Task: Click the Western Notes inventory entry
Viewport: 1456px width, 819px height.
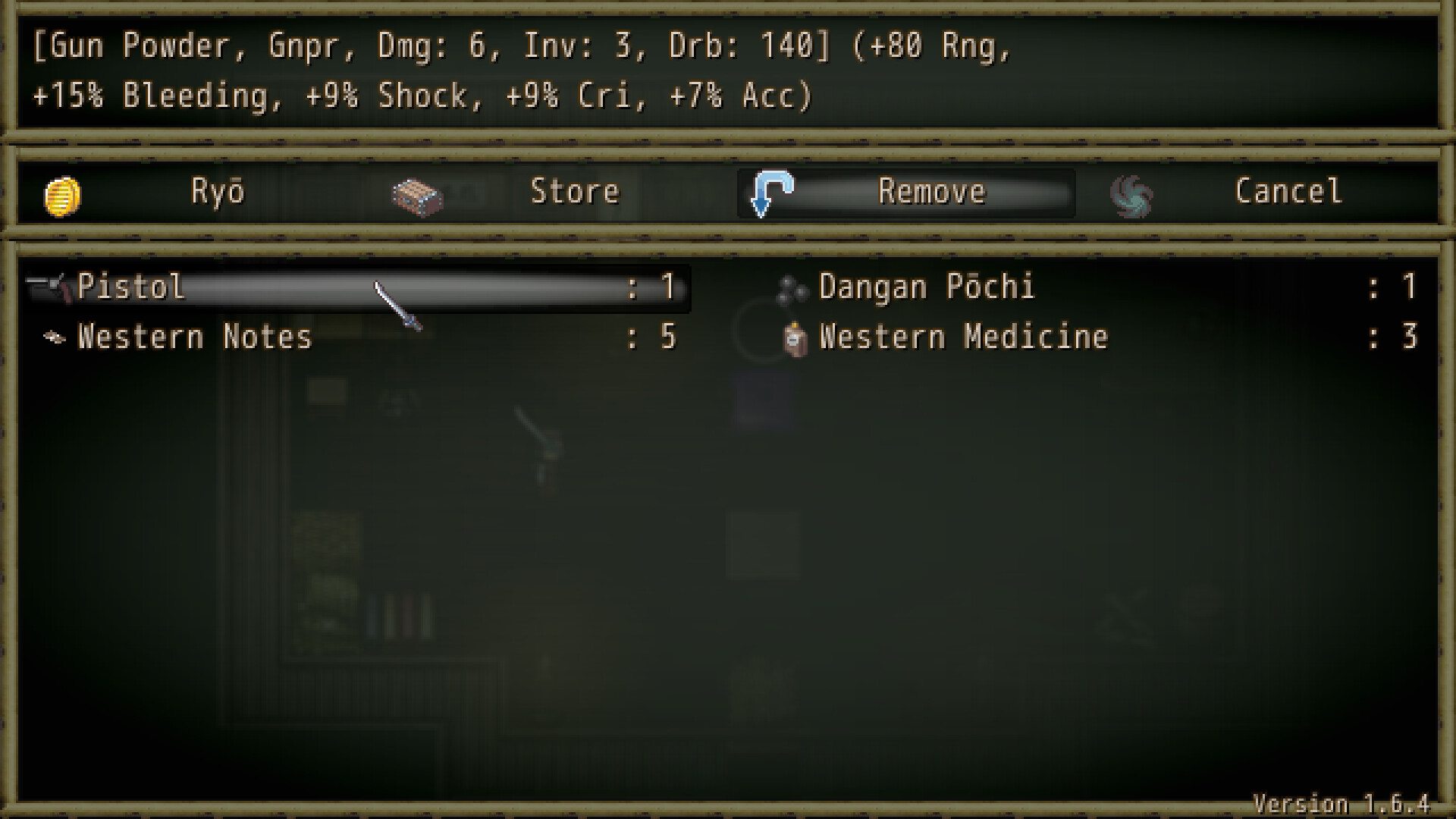Action: click(193, 337)
